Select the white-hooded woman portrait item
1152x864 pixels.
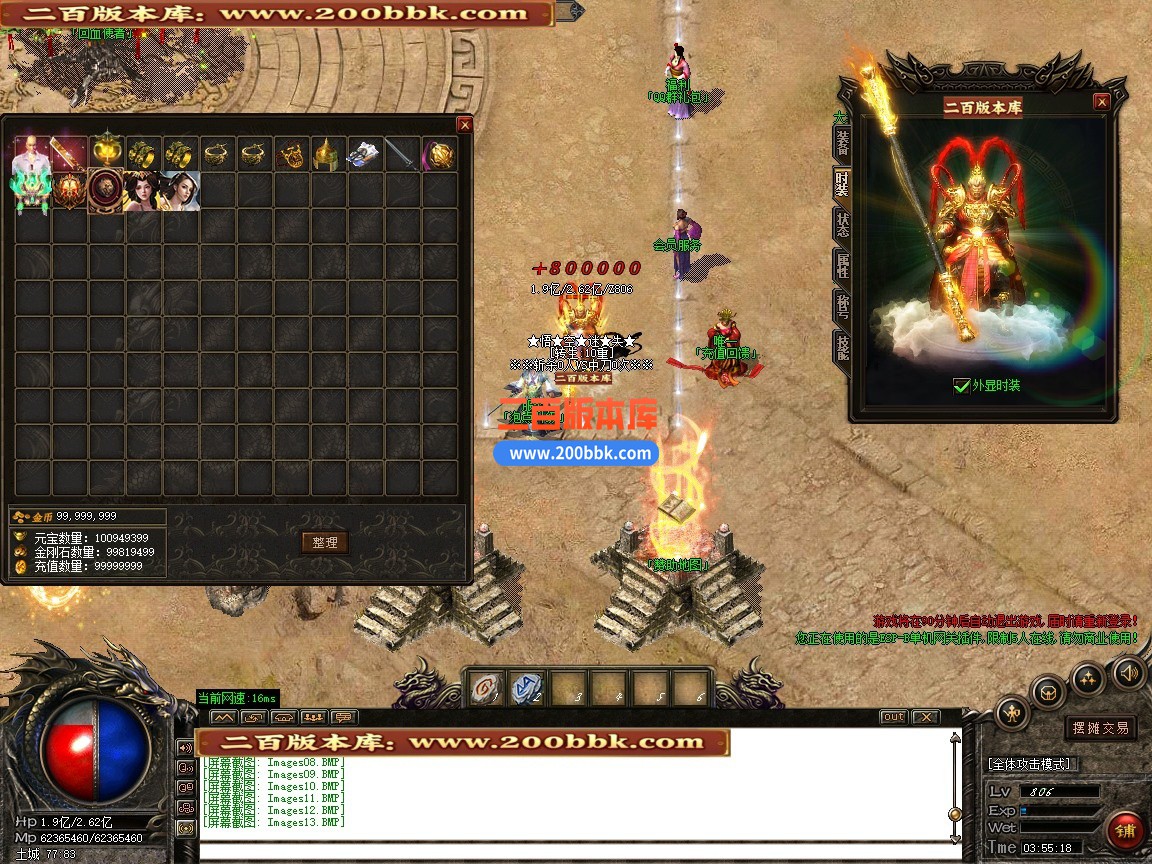pyautogui.click(x=181, y=191)
